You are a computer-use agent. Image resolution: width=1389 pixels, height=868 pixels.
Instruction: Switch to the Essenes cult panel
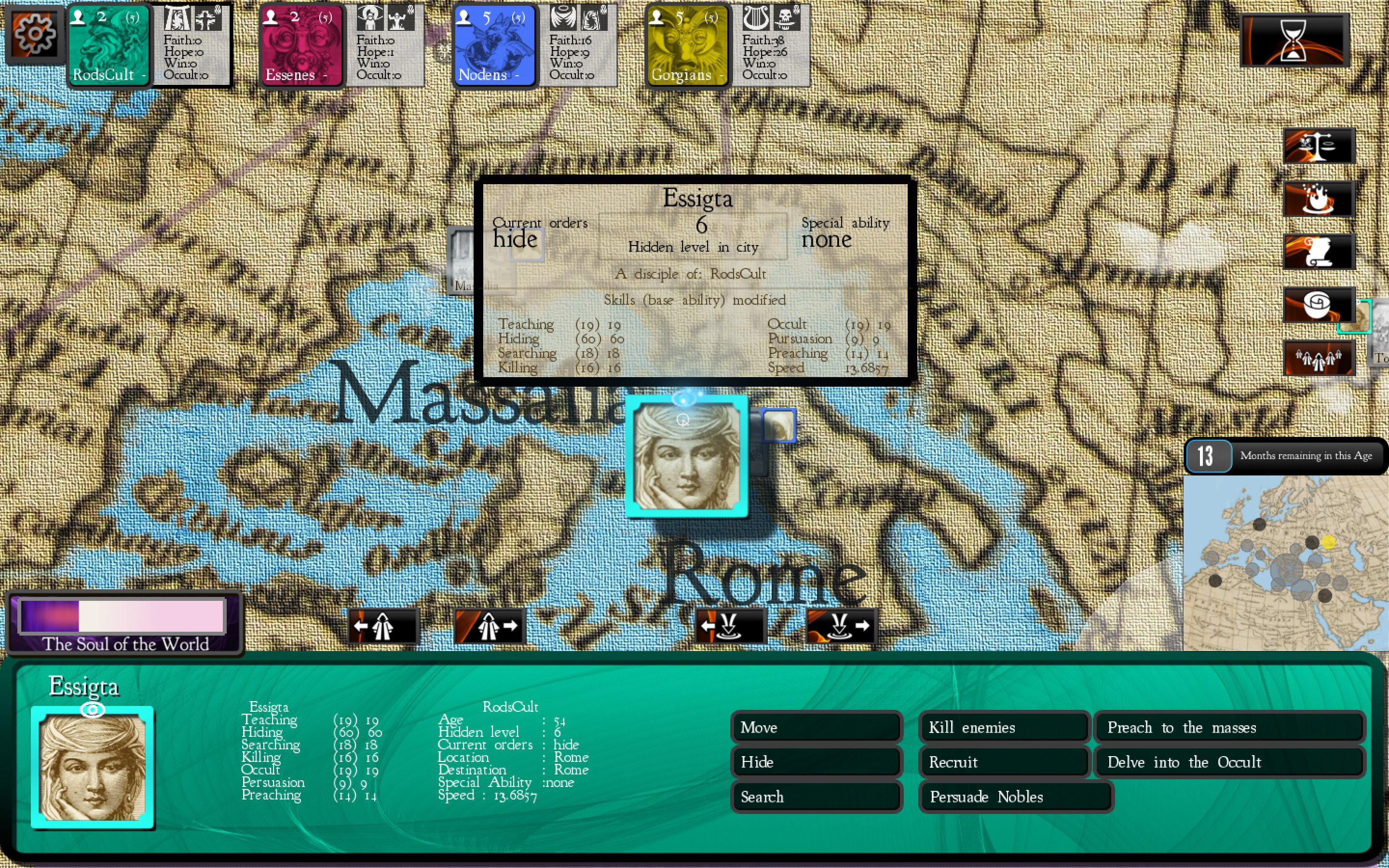point(301,45)
